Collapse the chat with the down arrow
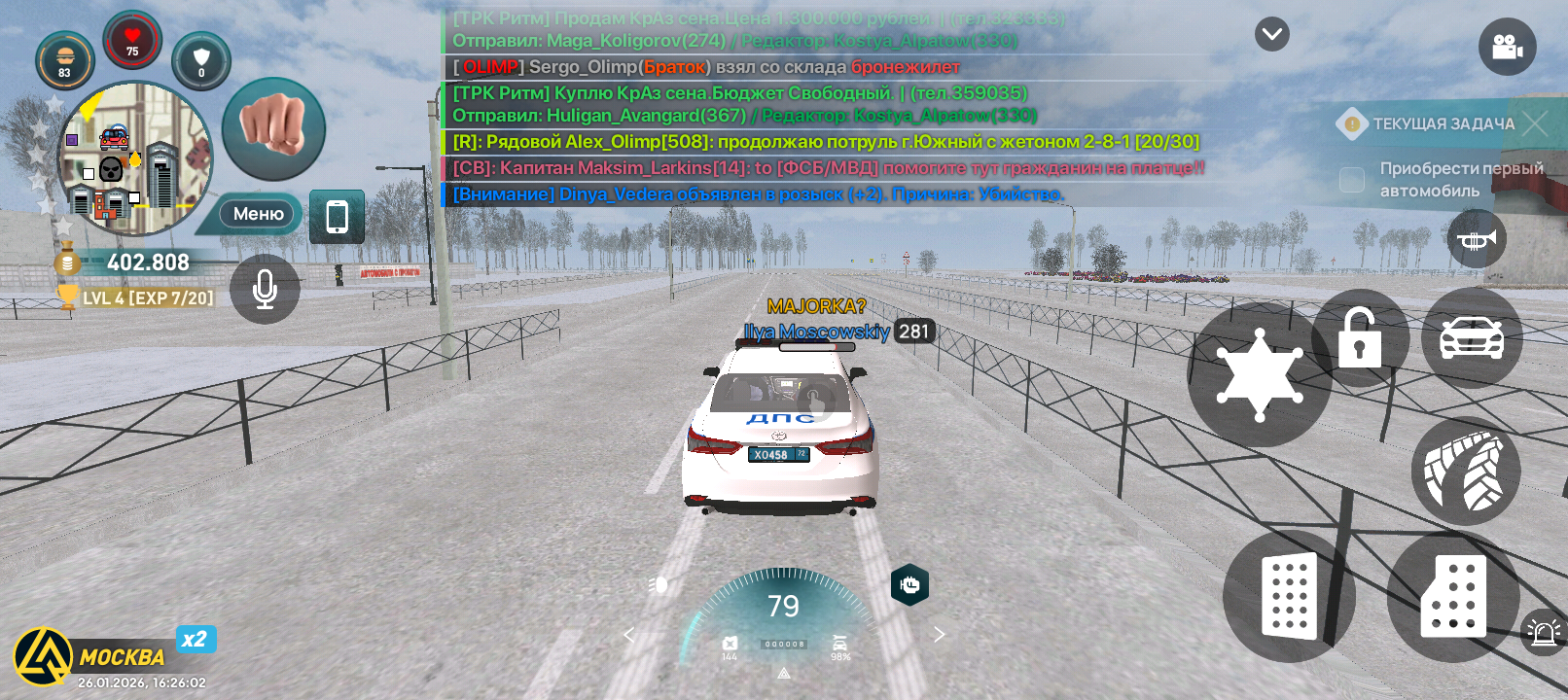The width and height of the screenshot is (1568, 700). 1271,35
